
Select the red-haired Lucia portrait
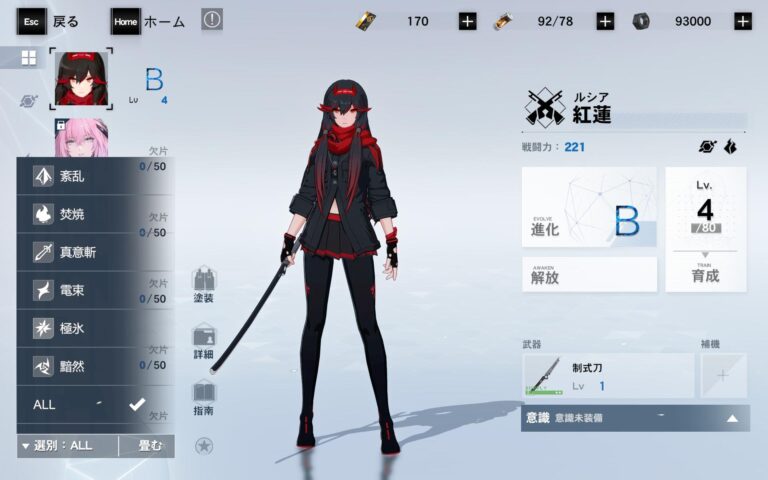[81, 79]
